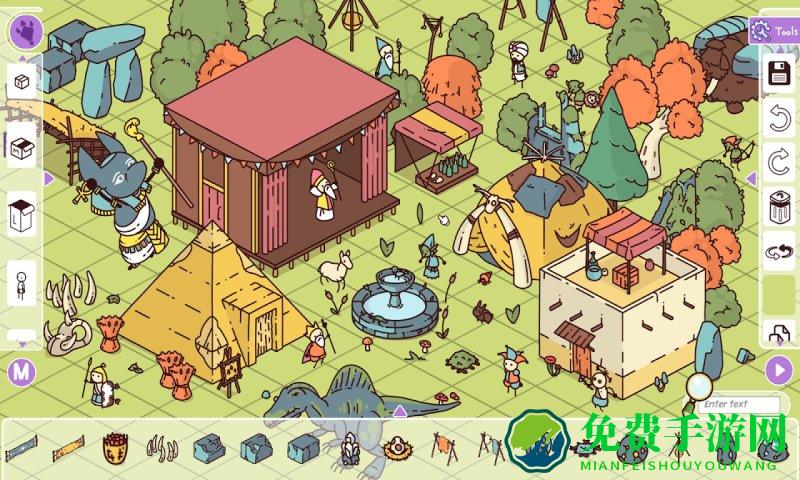800x480 pixels.
Task: Choose the stick figure characters category
Action: (x=23, y=283)
